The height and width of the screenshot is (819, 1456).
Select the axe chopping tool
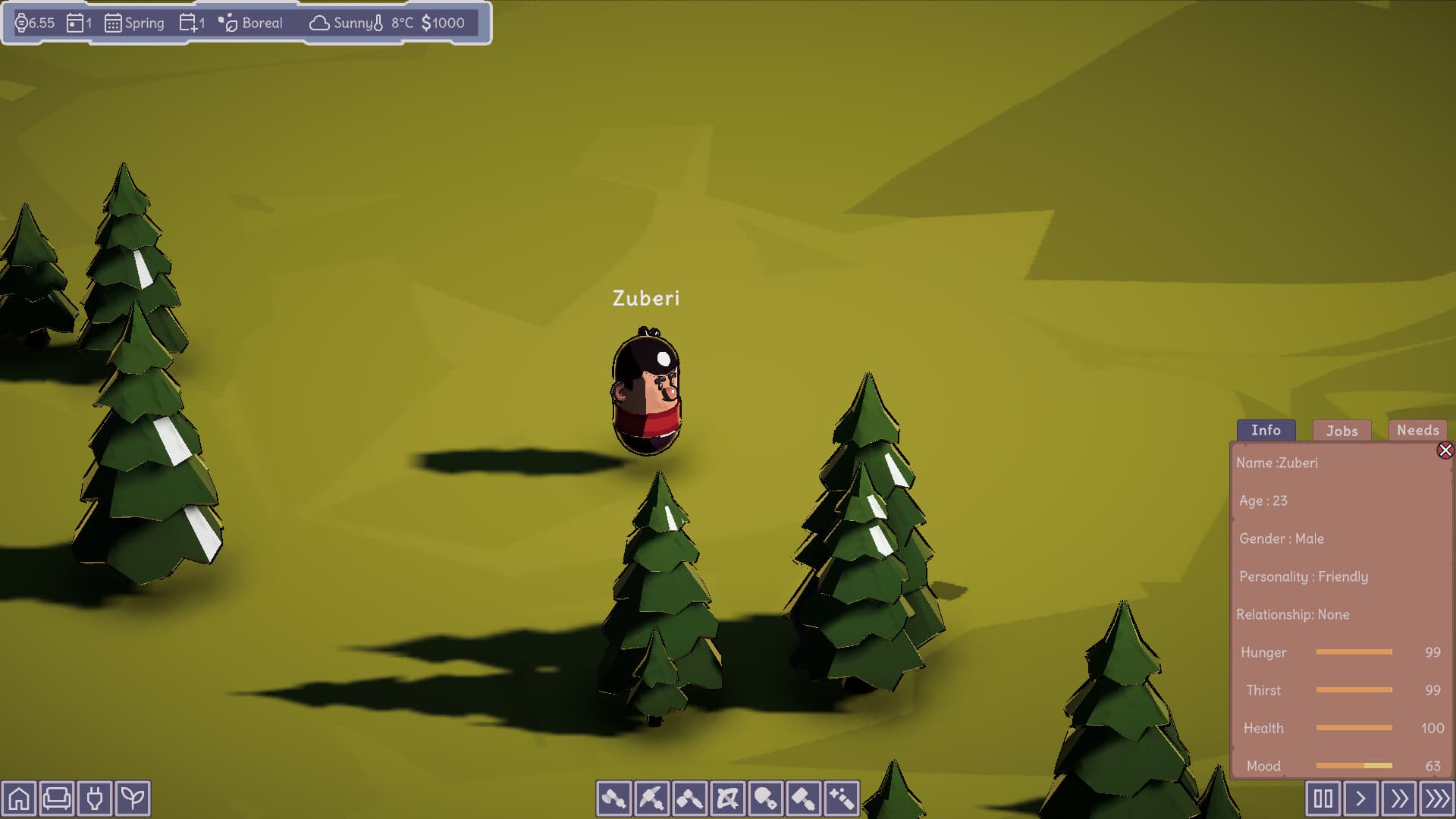[x=613, y=799]
